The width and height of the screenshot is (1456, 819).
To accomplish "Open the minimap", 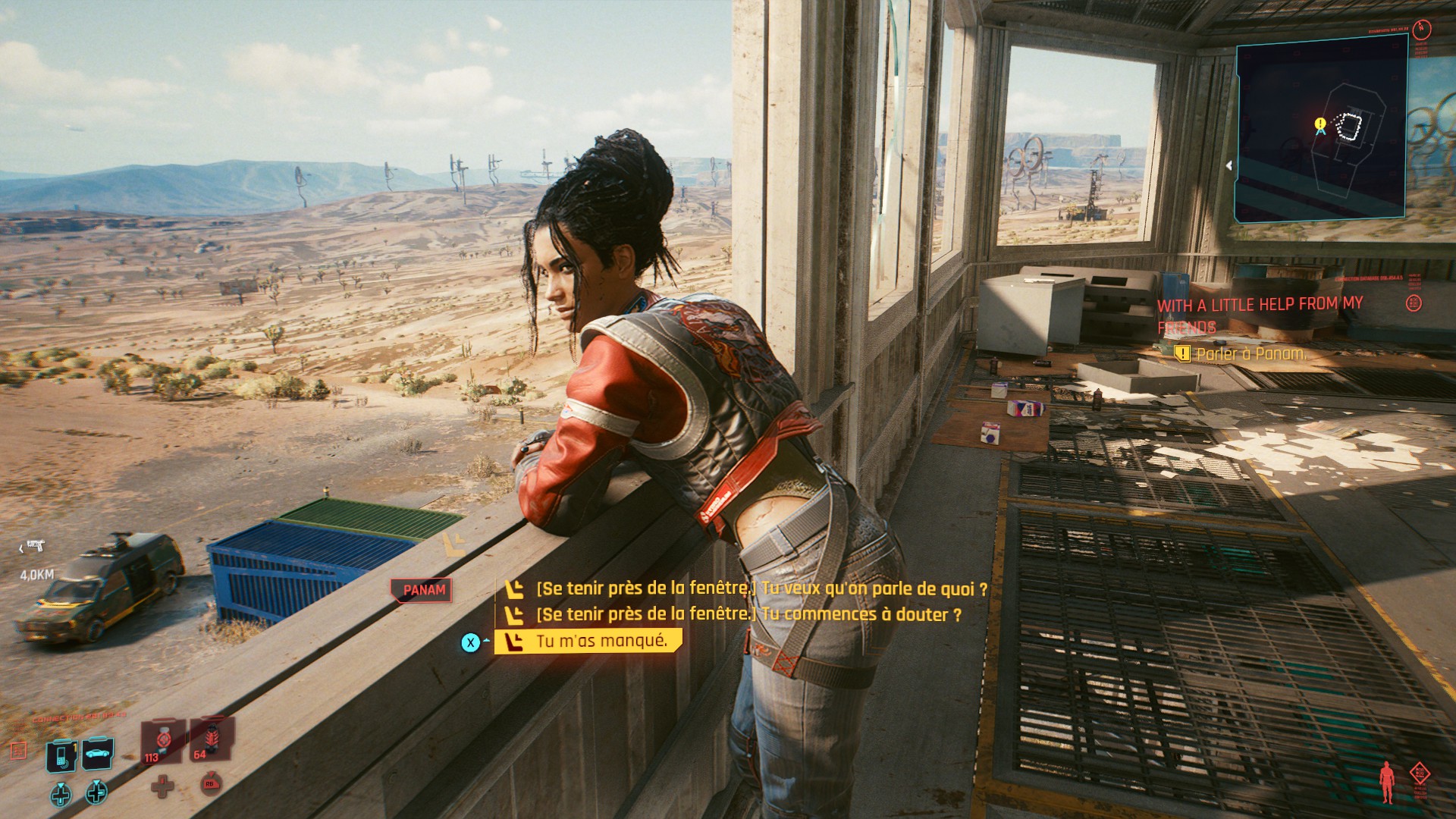I will (x=1320, y=129).
